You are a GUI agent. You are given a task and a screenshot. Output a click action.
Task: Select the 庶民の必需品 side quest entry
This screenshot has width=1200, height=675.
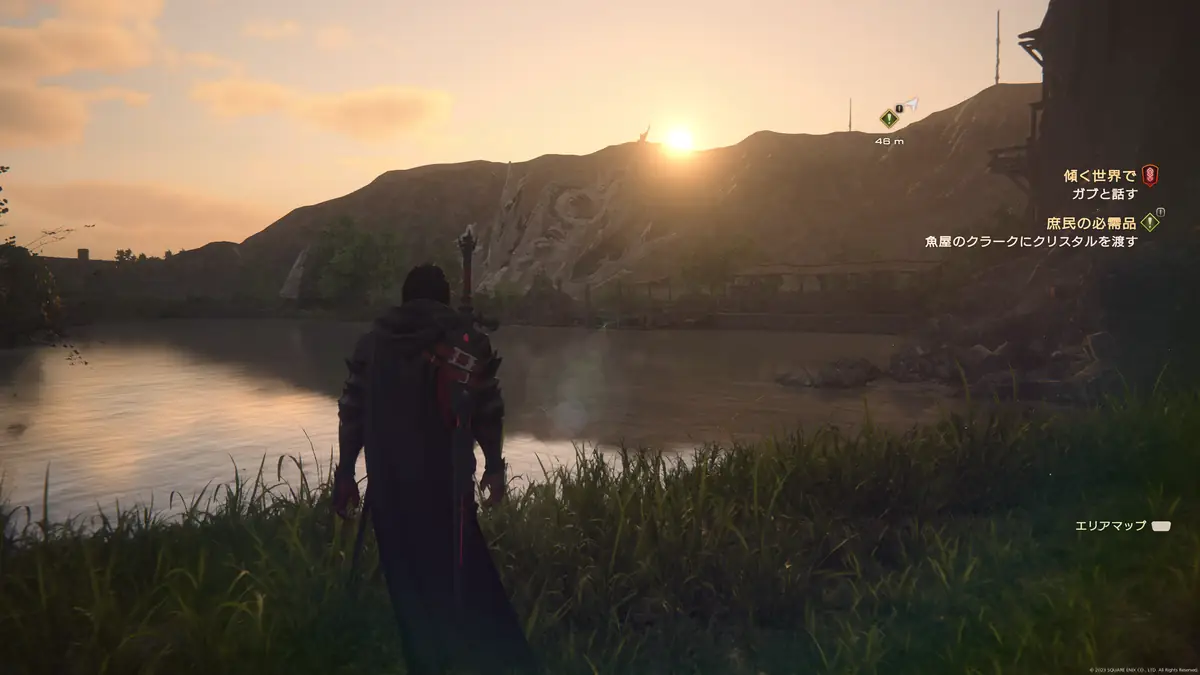pos(1091,223)
